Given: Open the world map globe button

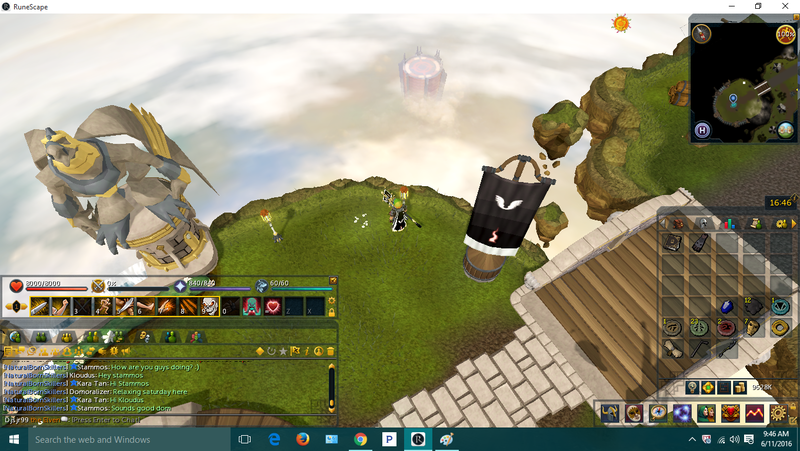Looking at the screenshot, I should coord(785,128).
